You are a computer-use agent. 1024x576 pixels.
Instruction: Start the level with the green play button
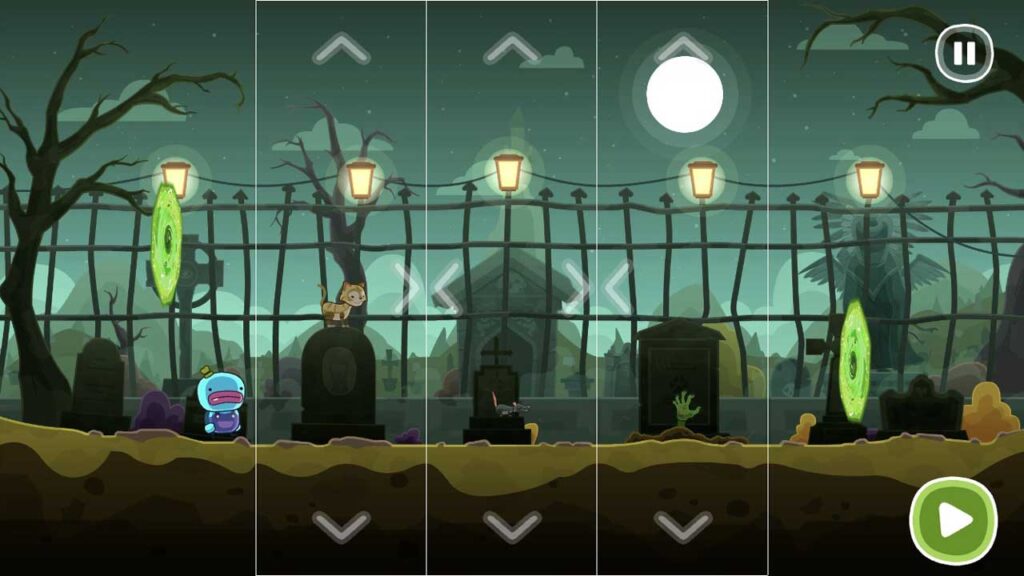953,520
